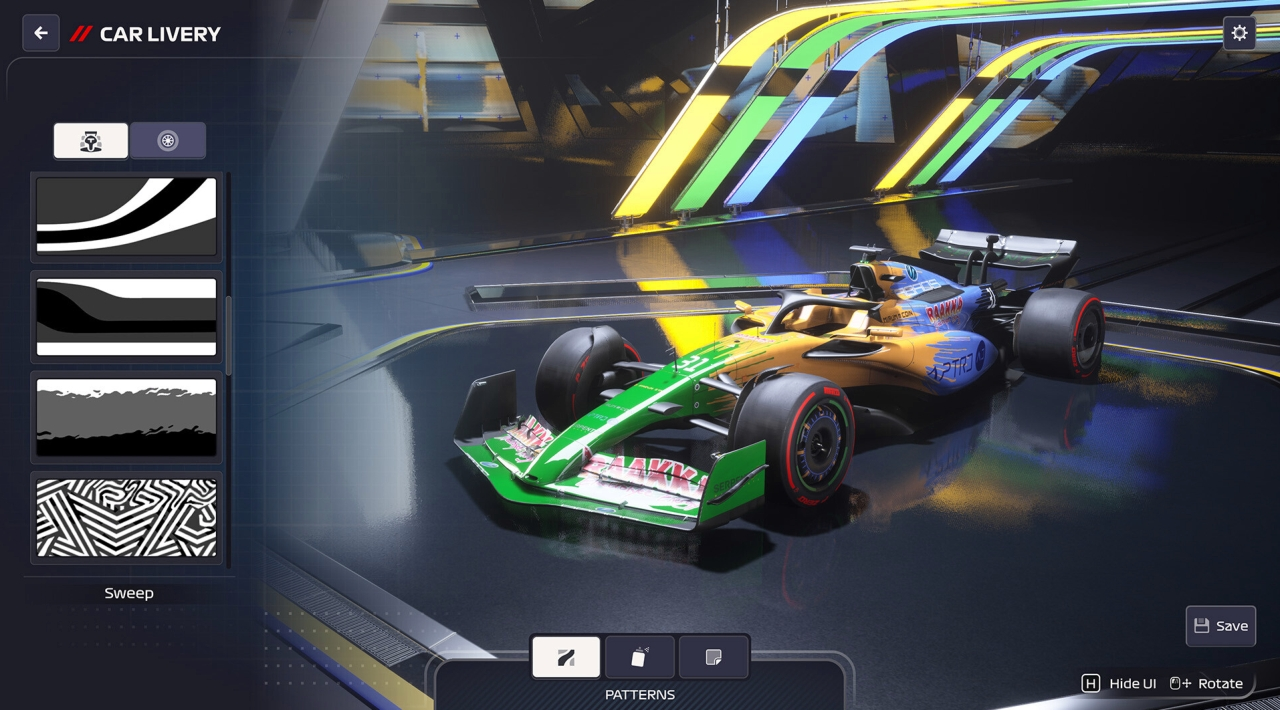Screen dimensions: 1280x710
Task: Save the car livery
Action: point(1220,626)
